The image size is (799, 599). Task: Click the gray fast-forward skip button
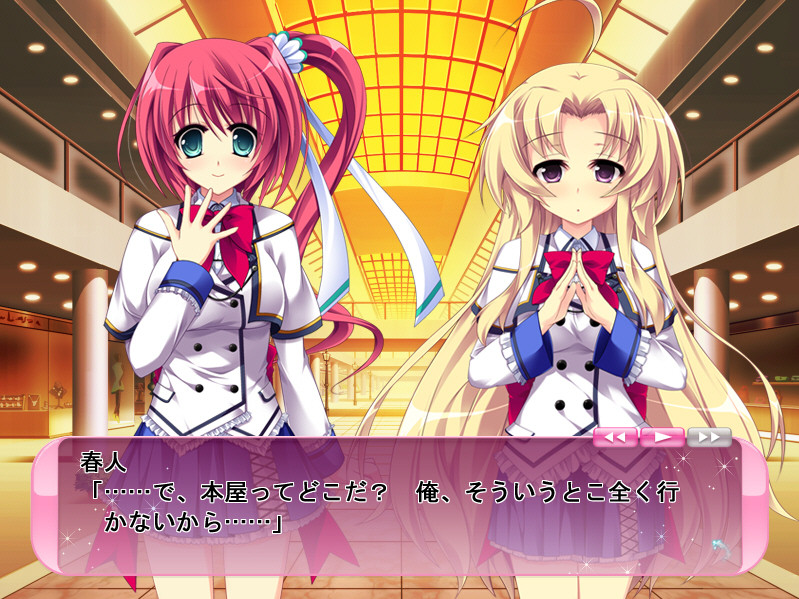click(x=708, y=437)
